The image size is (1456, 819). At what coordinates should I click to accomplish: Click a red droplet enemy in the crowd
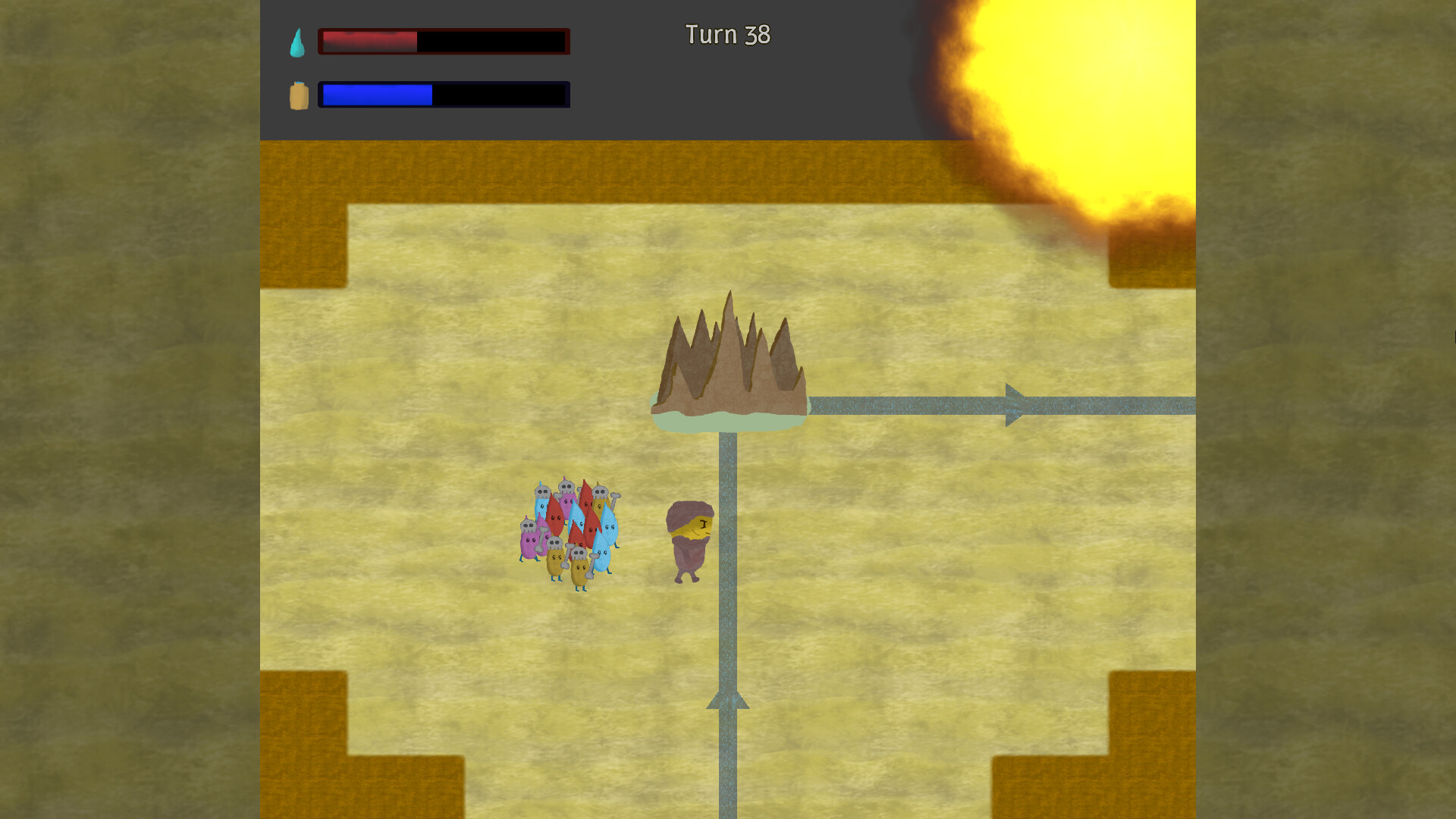point(555,518)
